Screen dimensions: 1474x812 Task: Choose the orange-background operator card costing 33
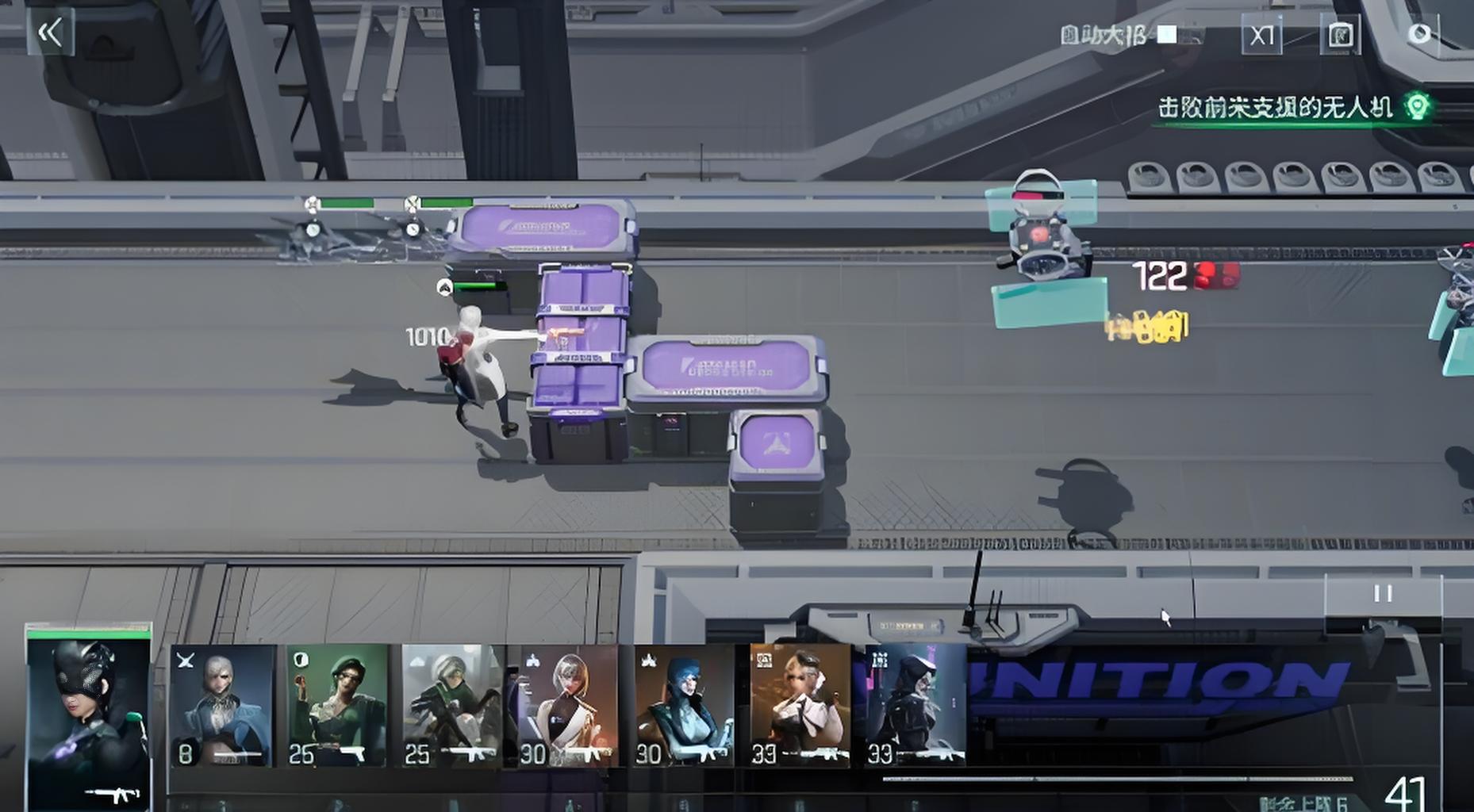pyautogui.click(x=800, y=705)
